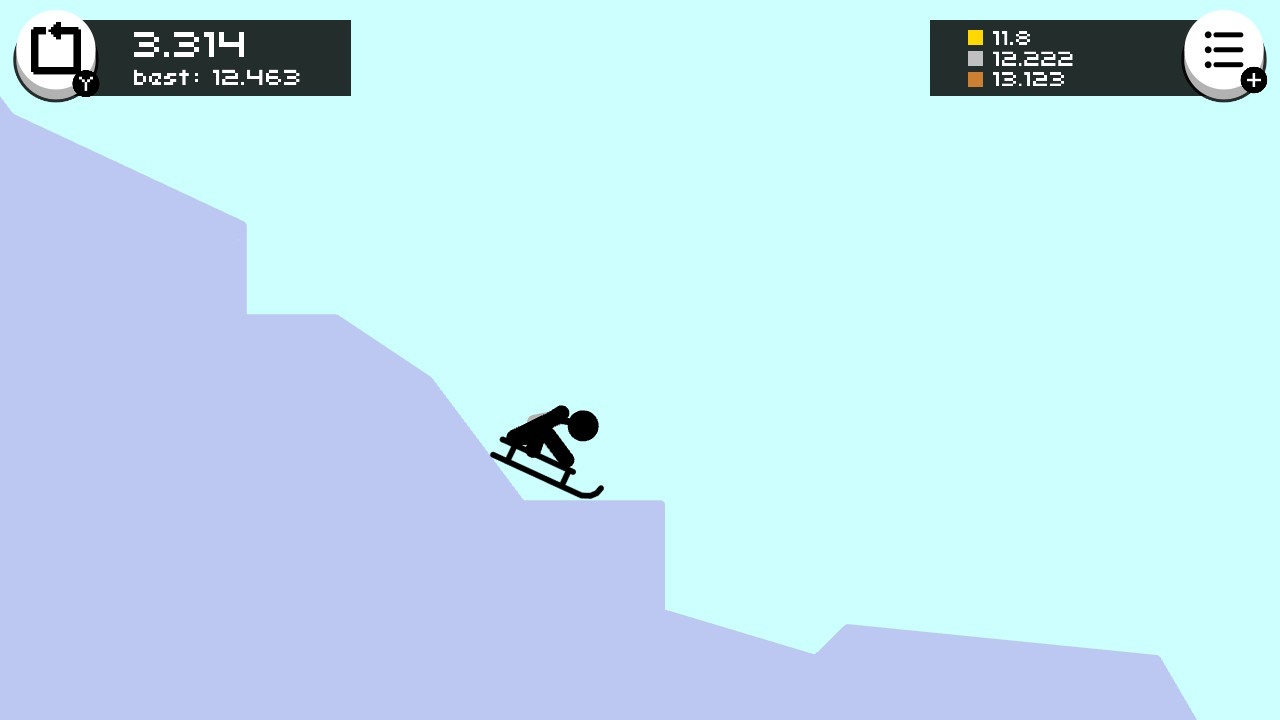1280x720 pixels.
Task: Click the silver medal color square
Action: (x=974, y=58)
